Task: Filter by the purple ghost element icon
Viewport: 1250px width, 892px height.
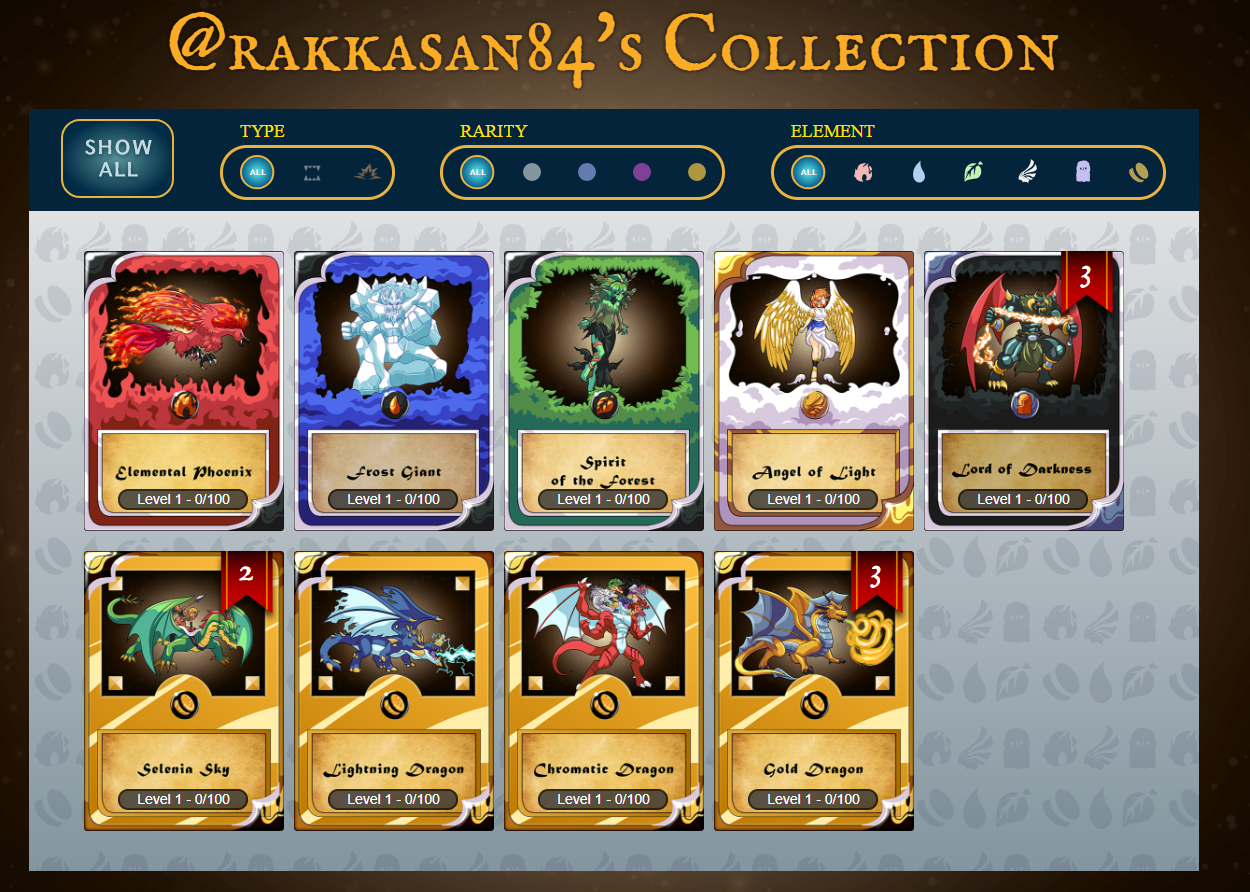Action: coord(1083,173)
